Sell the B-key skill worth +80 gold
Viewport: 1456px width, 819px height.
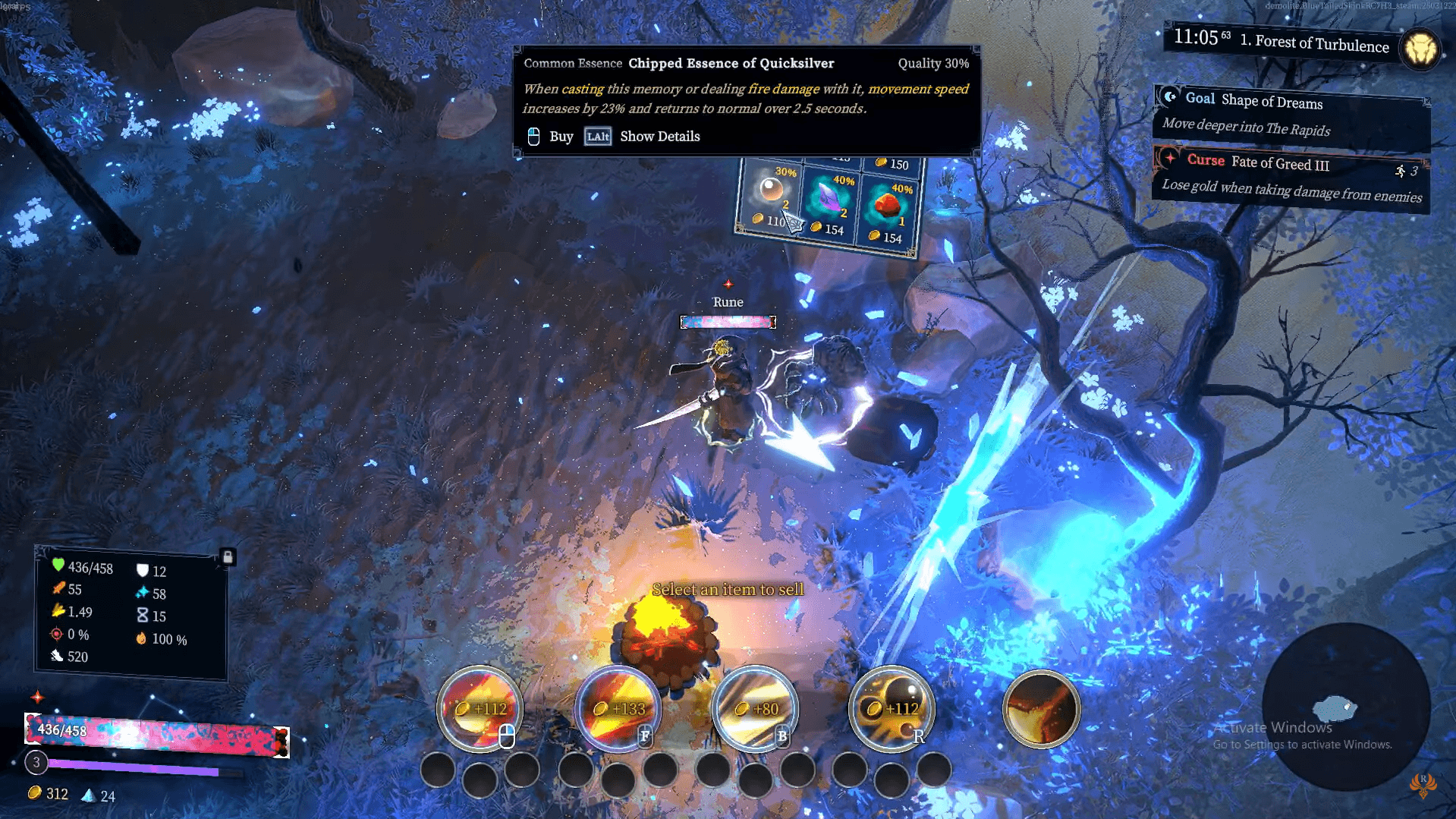pyautogui.click(x=755, y=709)
